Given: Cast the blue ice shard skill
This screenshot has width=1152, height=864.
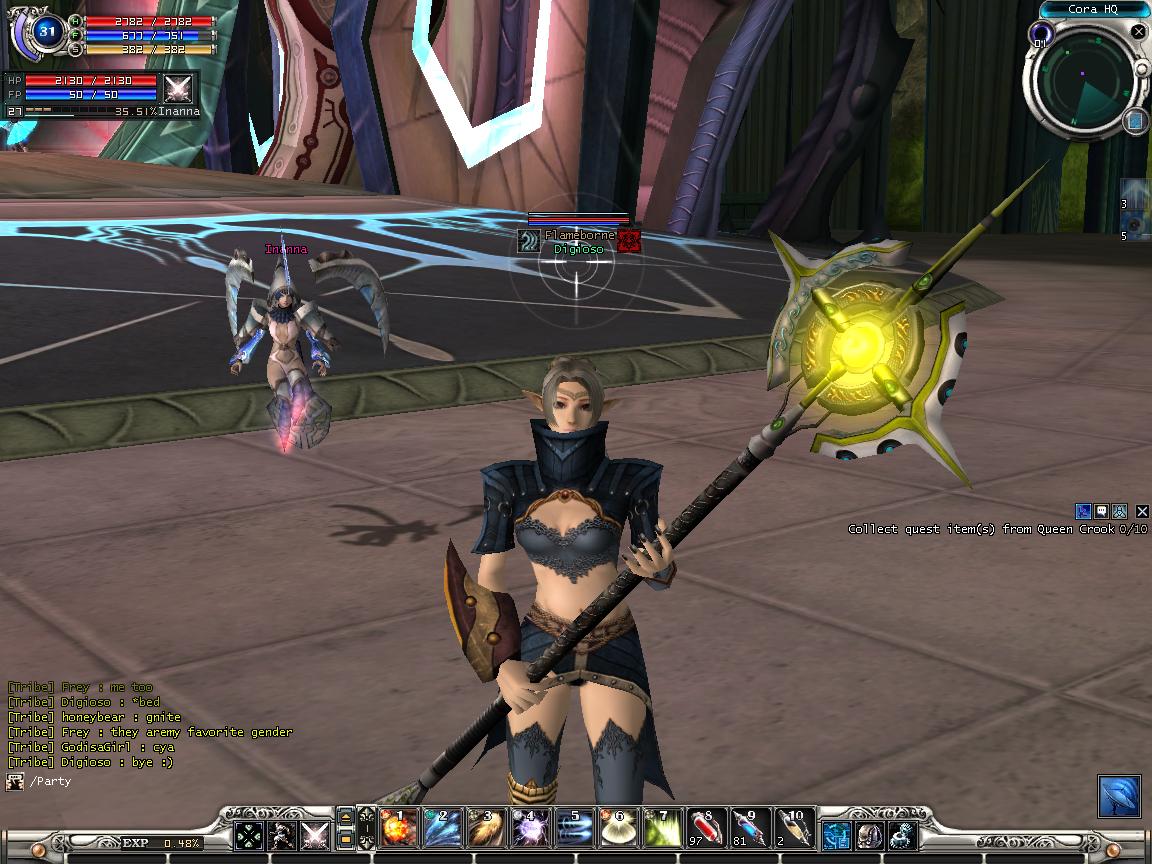Looking at the screenshot, I should (x=443, y=830).
